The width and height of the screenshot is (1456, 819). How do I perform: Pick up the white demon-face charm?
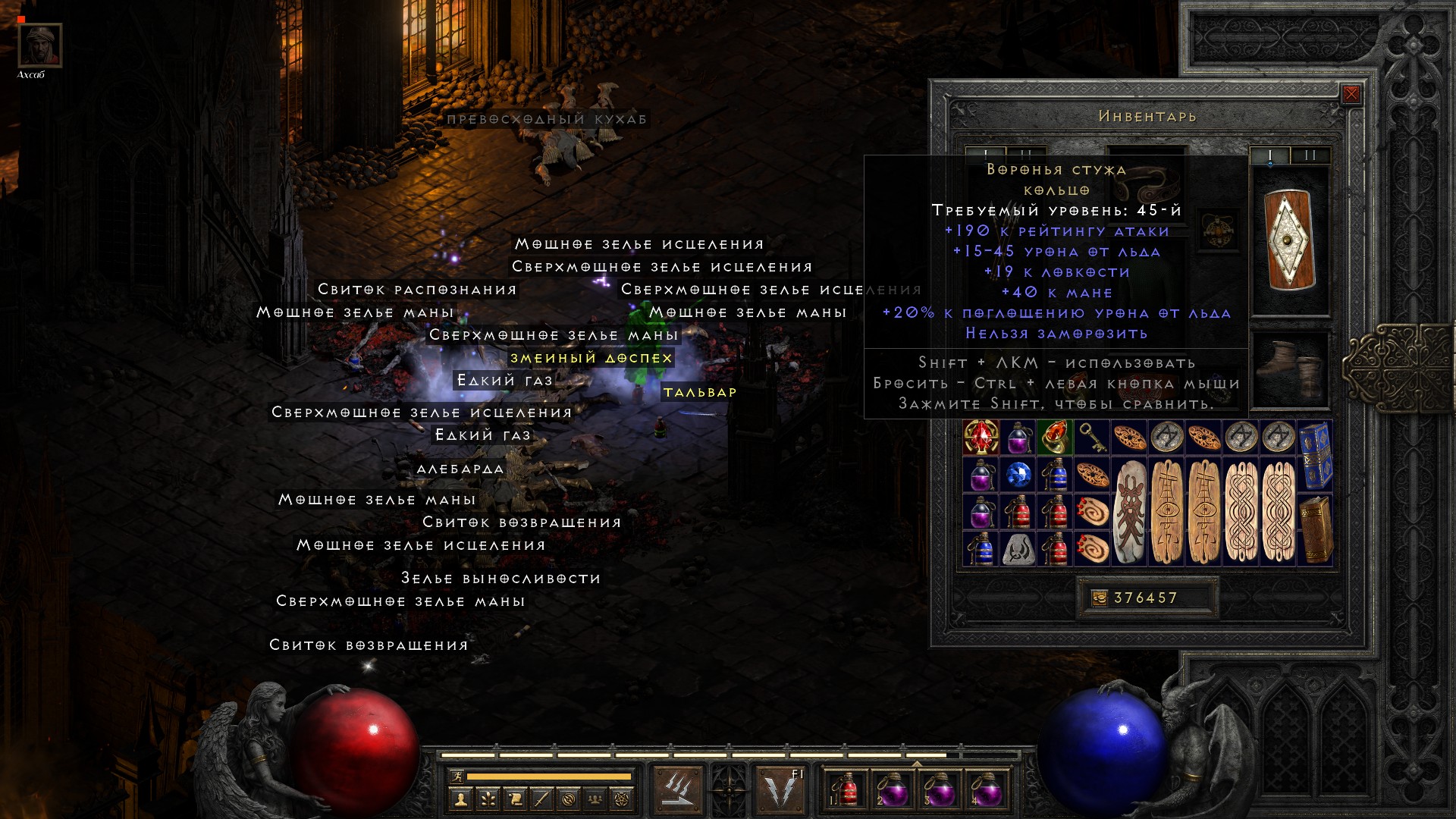pyautogui.click(x=1129, y=512)
